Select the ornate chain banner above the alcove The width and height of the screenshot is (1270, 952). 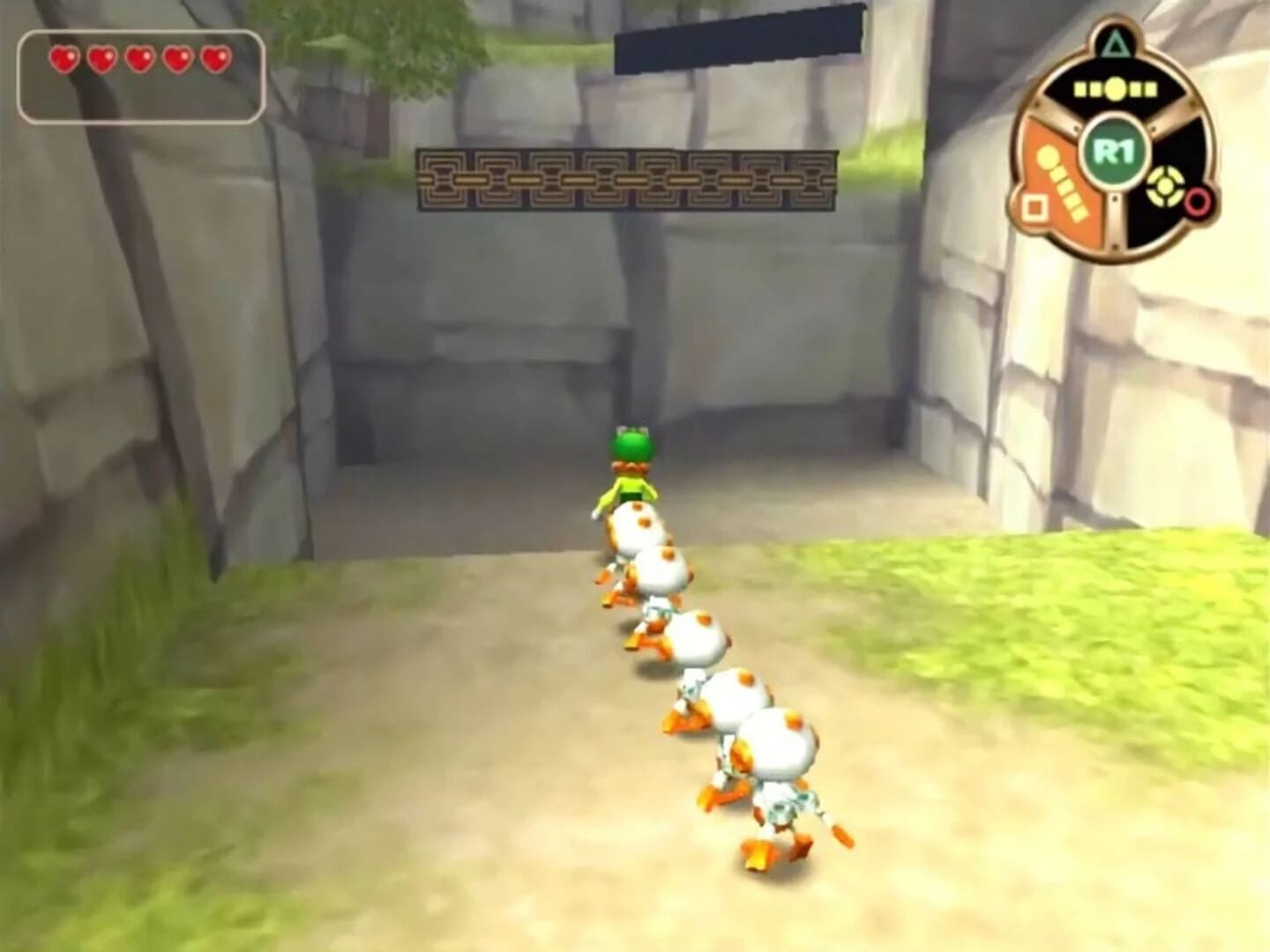point(626,181)
